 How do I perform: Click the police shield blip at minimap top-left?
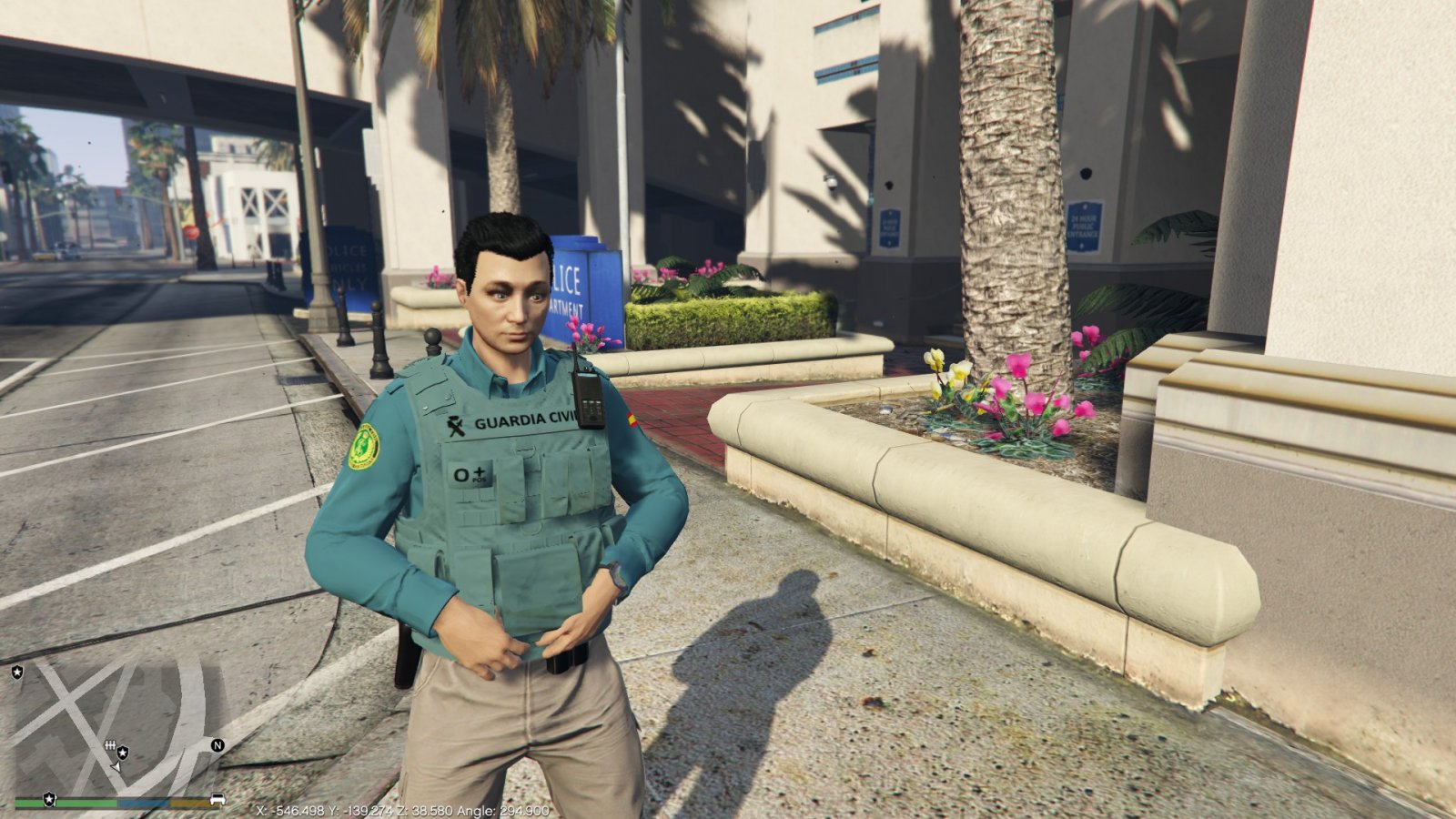tap(17, 672)
